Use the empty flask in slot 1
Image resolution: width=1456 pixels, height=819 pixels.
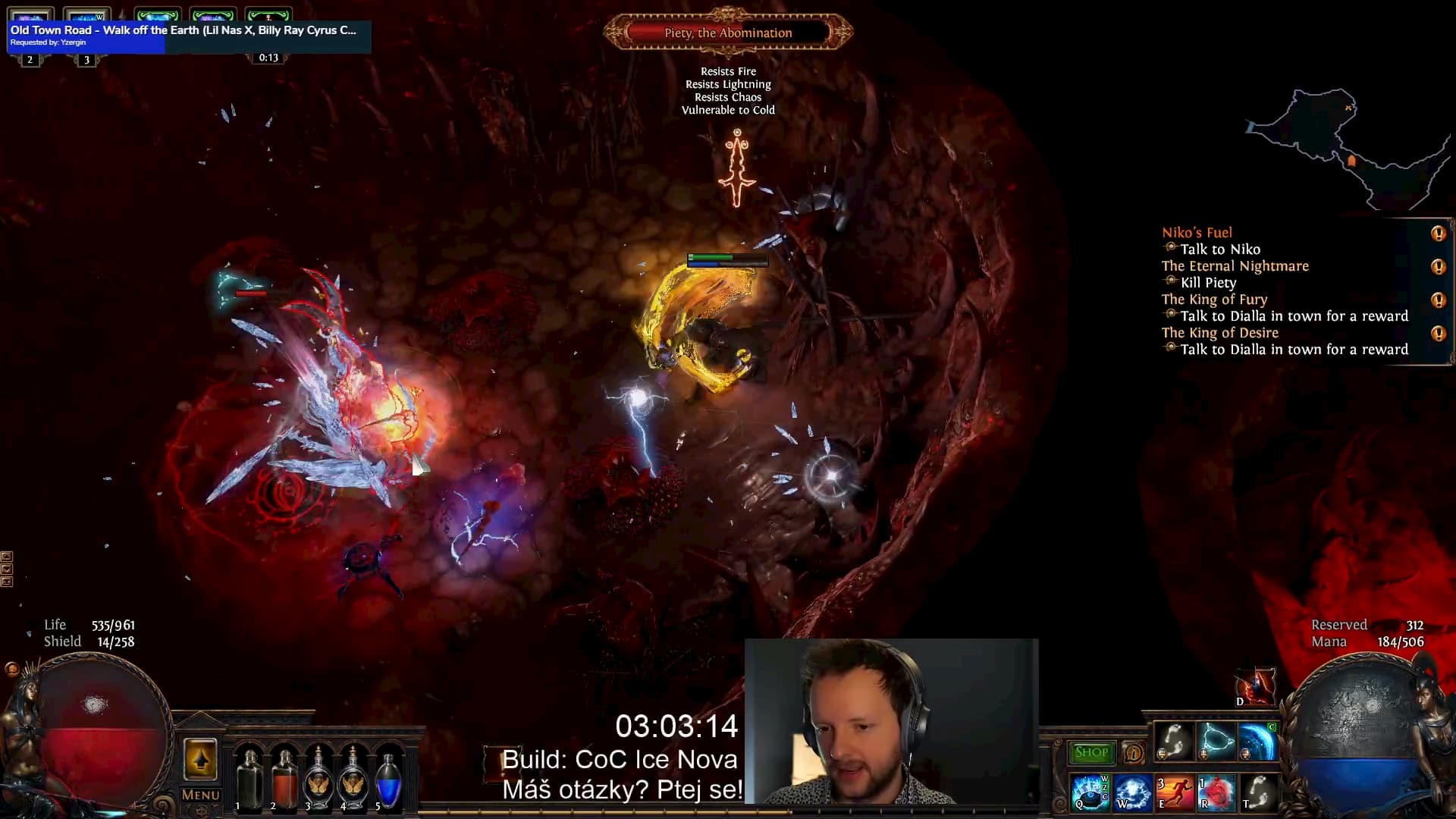[x=249, y=780]
